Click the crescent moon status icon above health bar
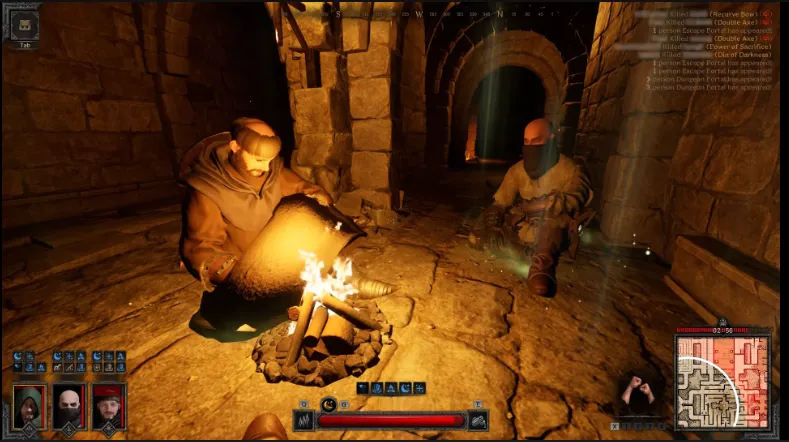This screenshot has height=442, width=789. pyautogui.click(x=329, y=403)
